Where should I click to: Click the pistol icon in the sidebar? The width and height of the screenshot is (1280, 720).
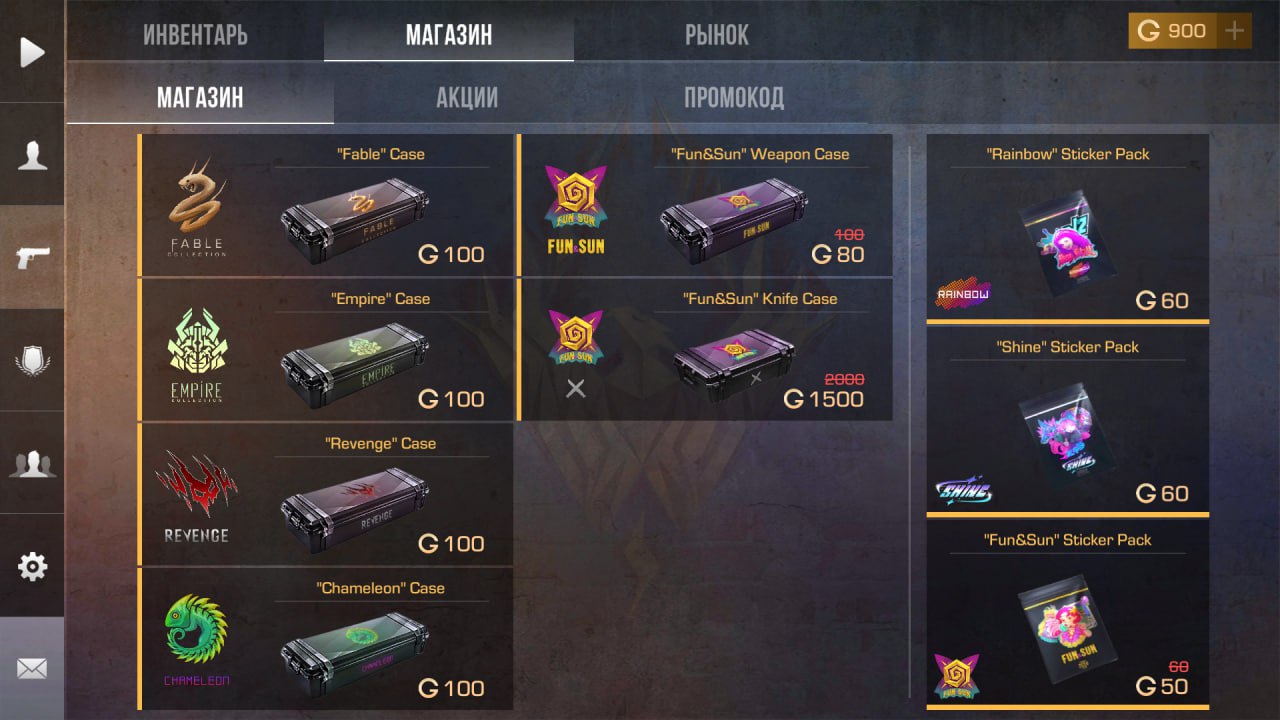[x=32, y=258]
